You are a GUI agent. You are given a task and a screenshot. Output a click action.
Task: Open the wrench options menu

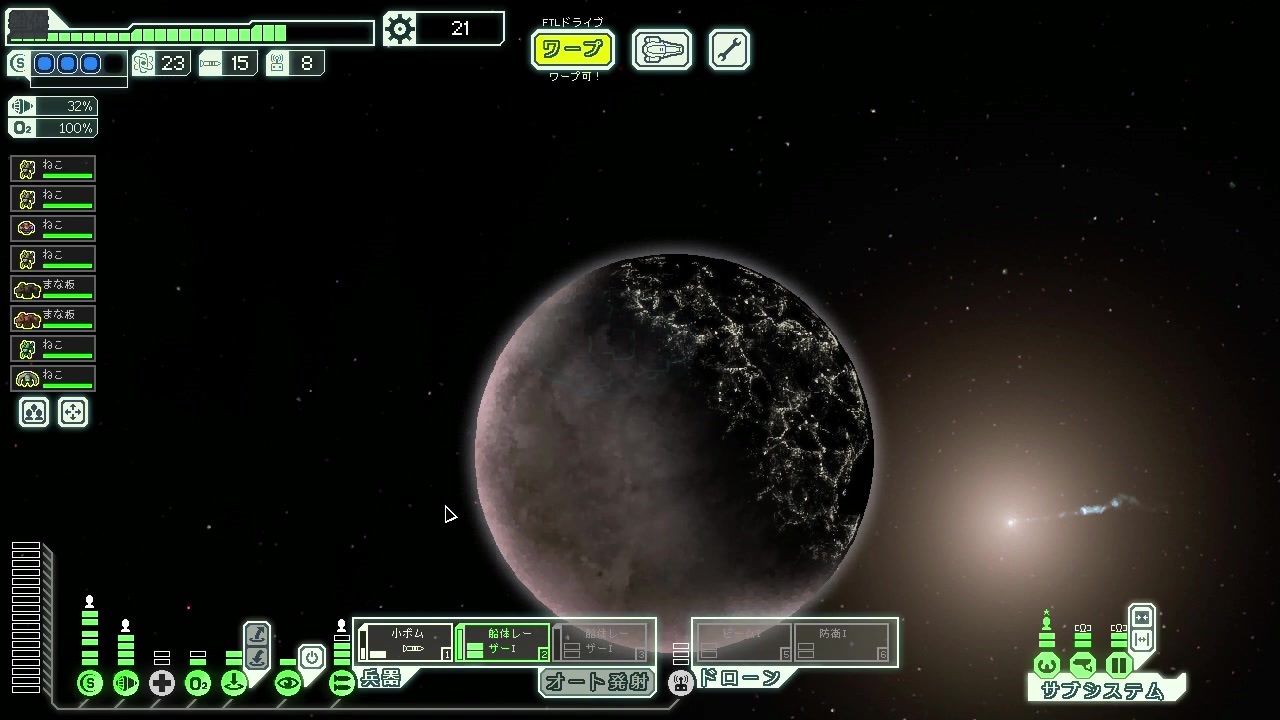[729, 49]
